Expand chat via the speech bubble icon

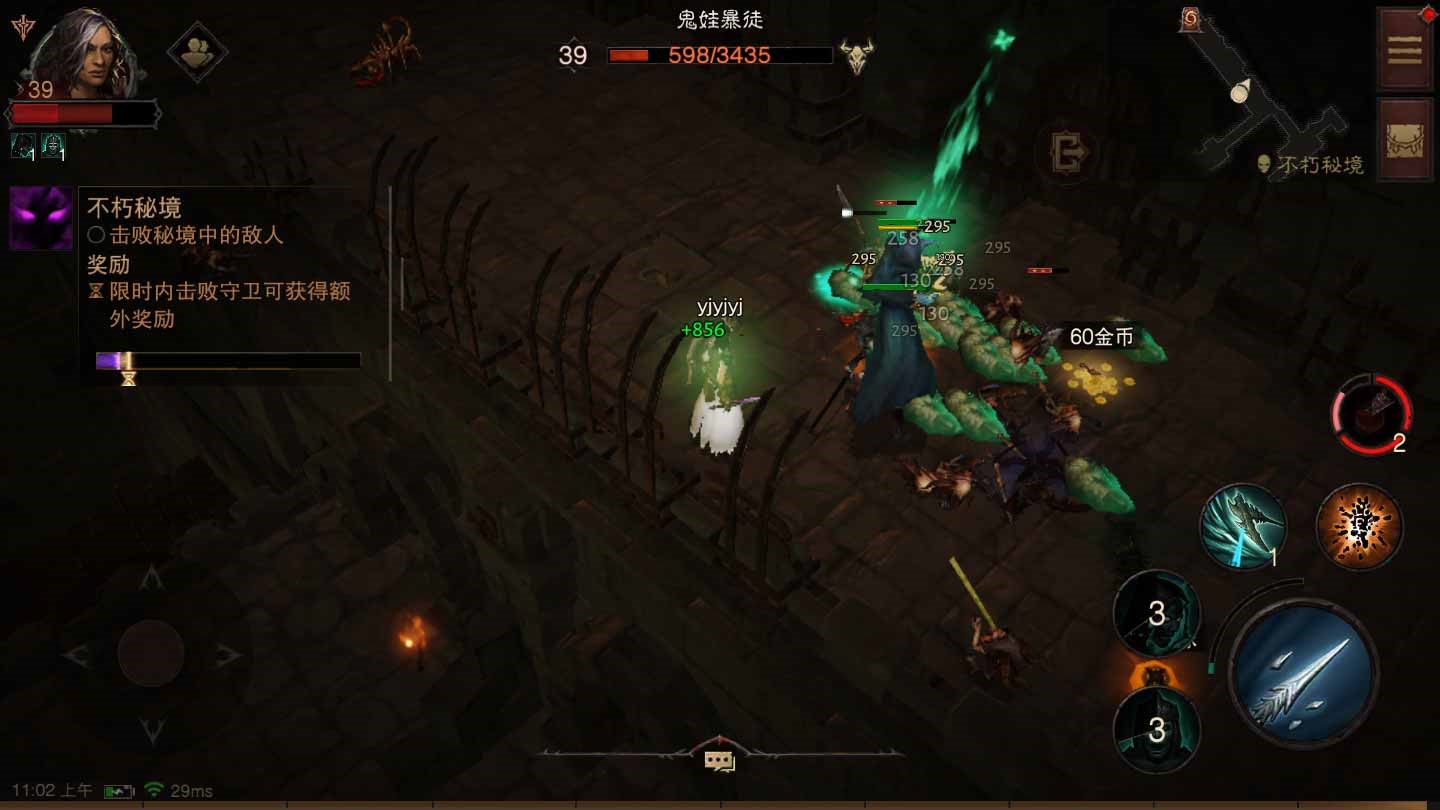[718, 760]
